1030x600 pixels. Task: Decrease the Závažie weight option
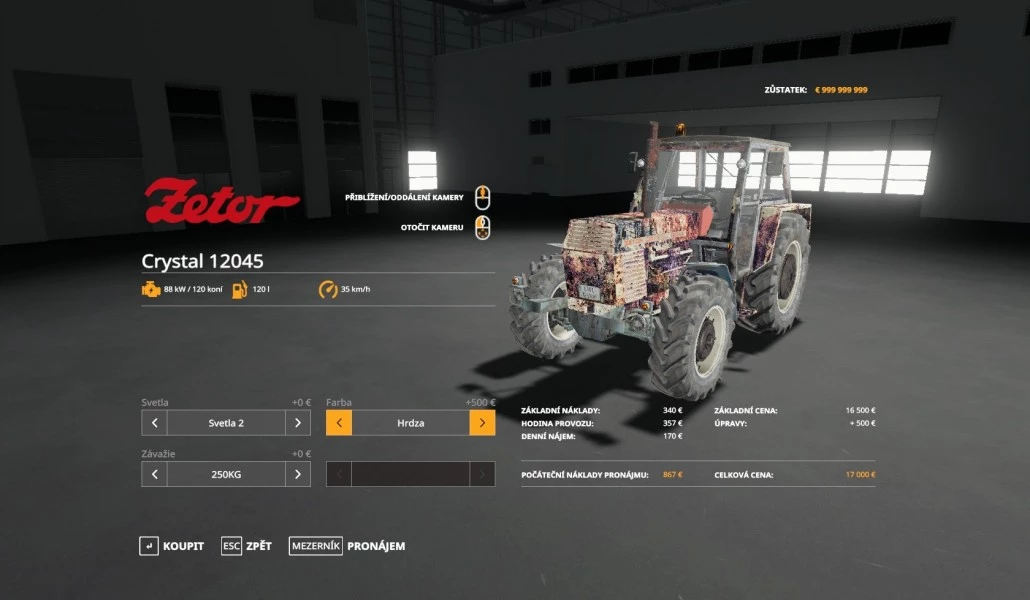point(154,474)
